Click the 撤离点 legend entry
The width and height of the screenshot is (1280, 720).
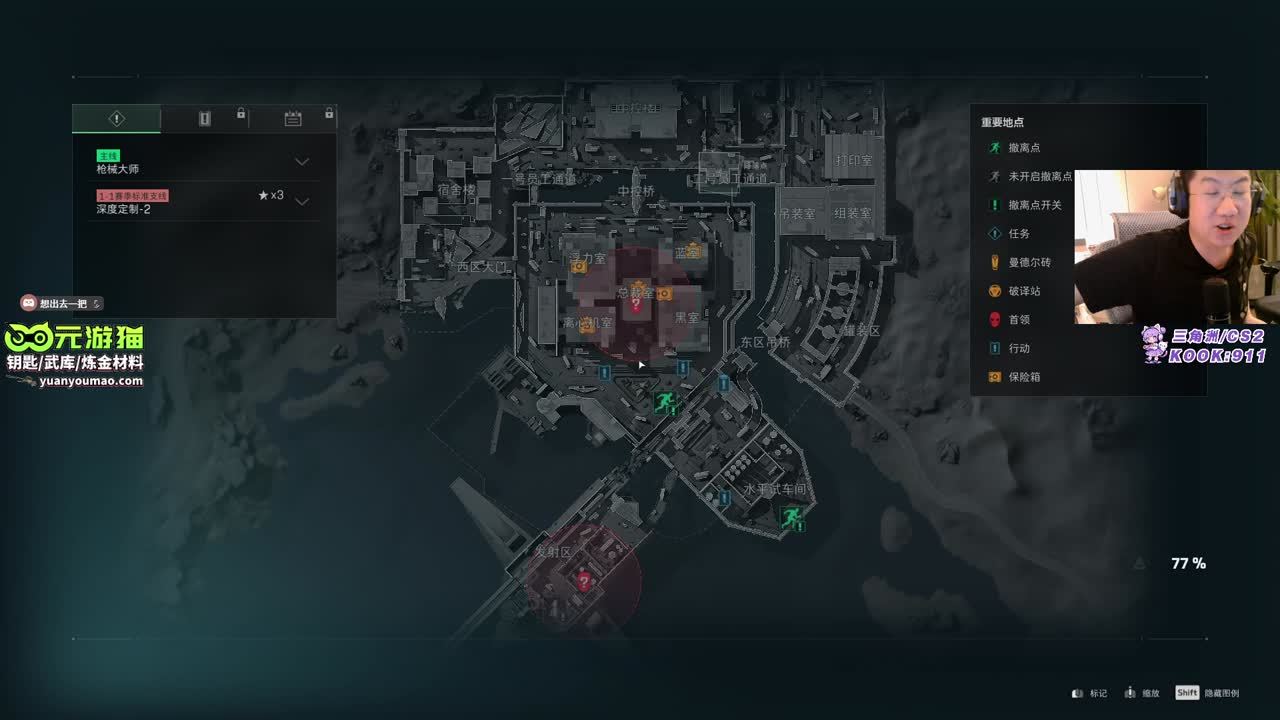coord(1024,148)
